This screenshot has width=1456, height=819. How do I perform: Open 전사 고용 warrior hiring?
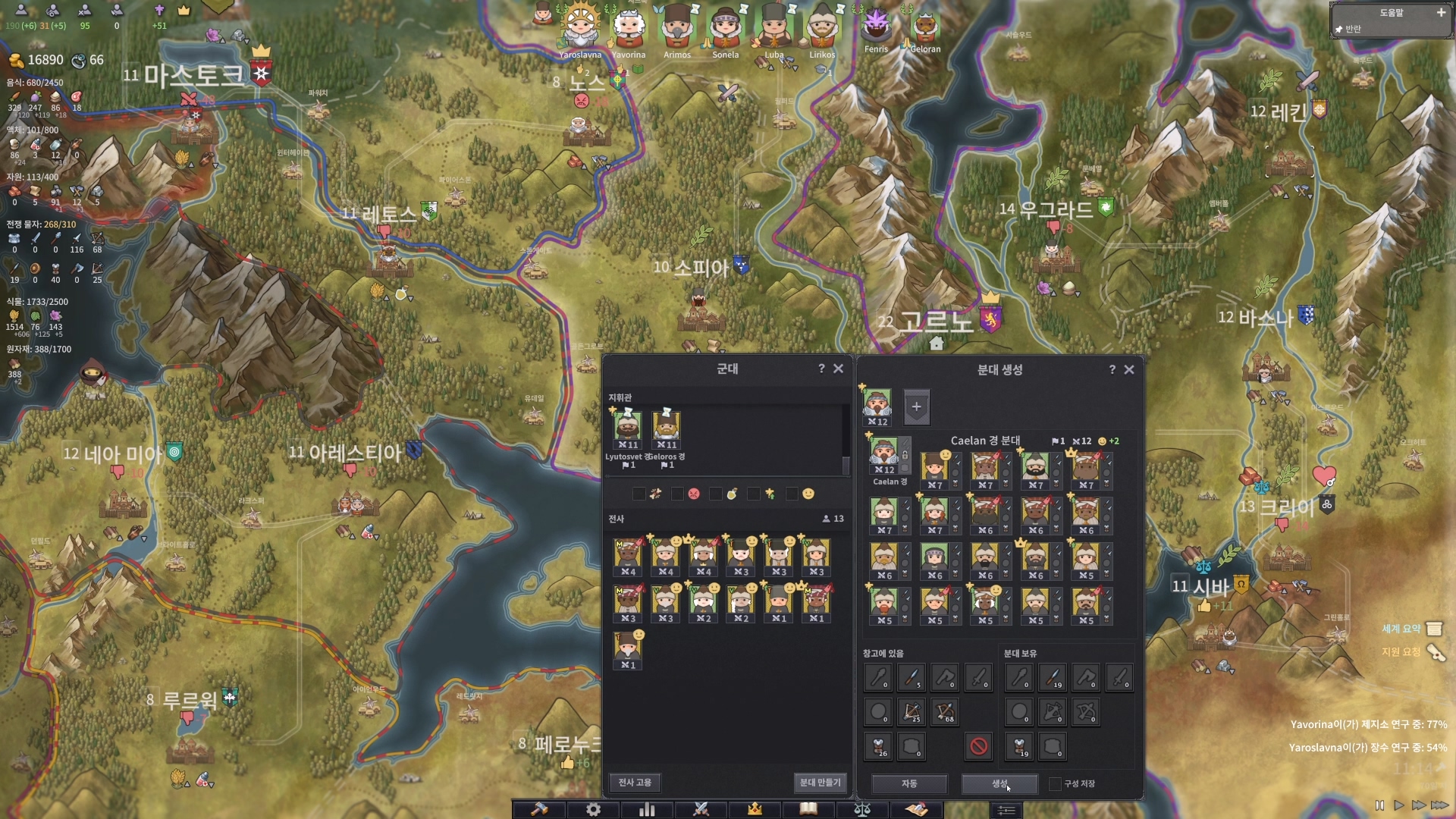pyautogui.click(x=635, y=783)
